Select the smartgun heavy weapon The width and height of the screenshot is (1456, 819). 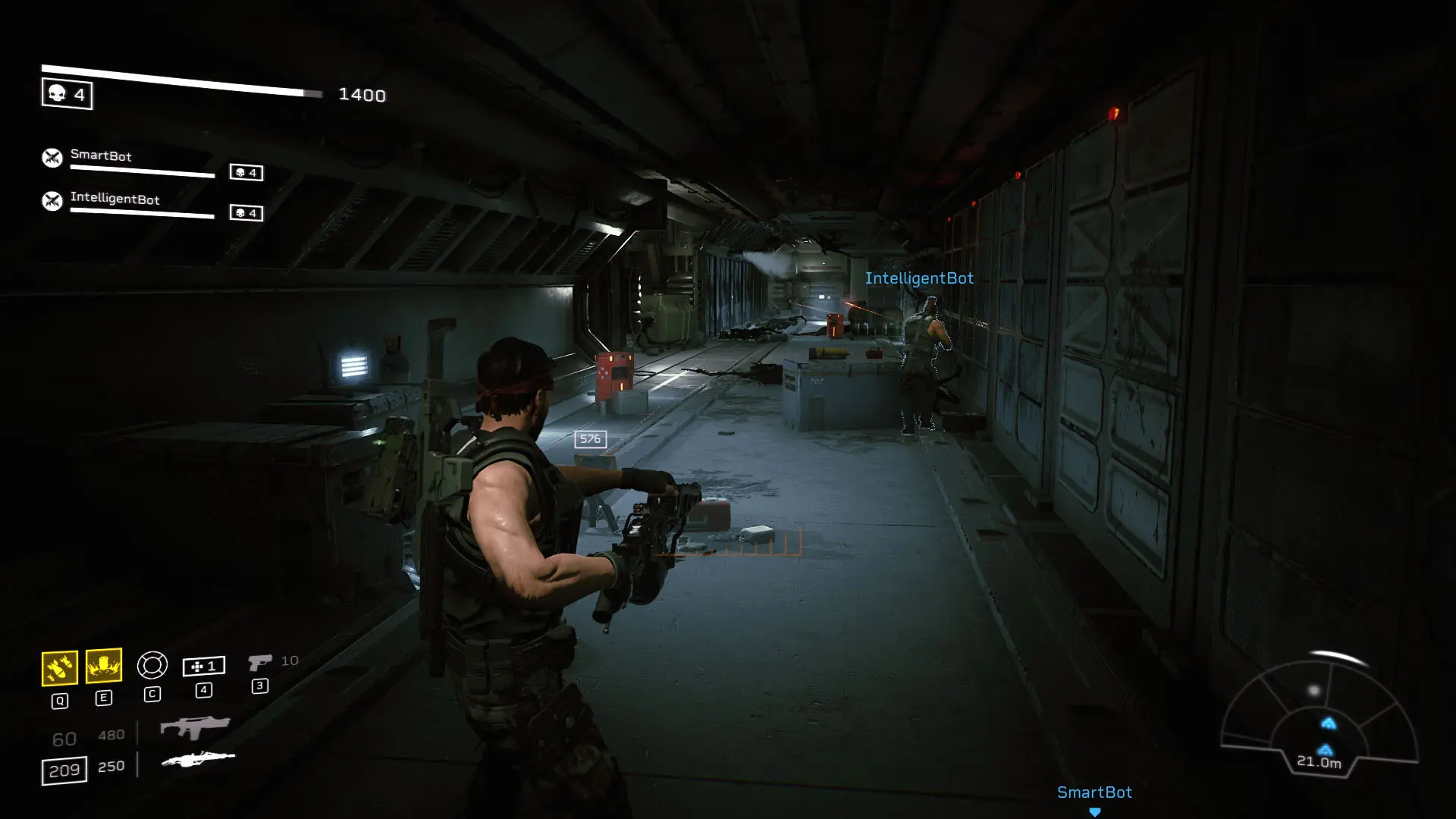[x=197, y=759]
